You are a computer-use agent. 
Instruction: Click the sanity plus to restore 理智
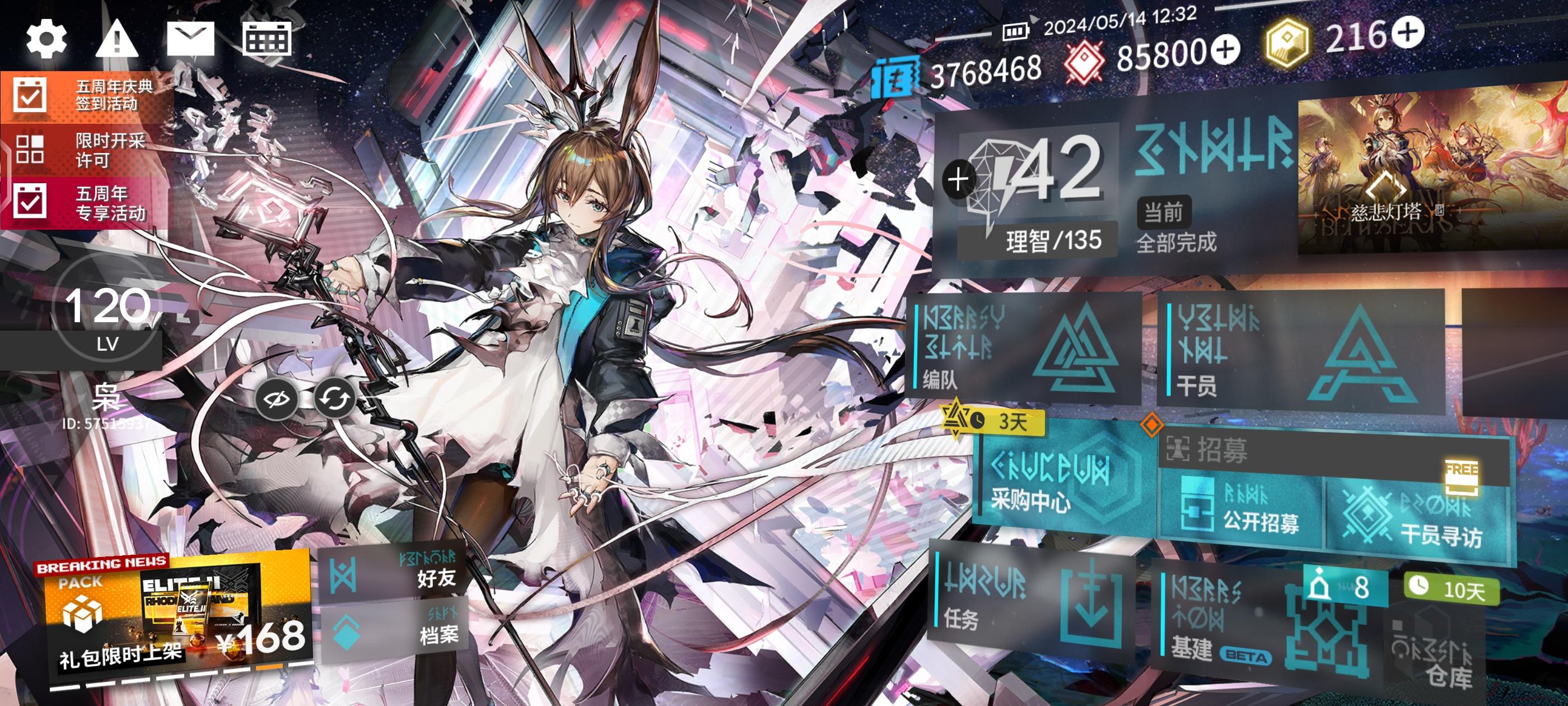pyautogui.click(x=959, y=179)
